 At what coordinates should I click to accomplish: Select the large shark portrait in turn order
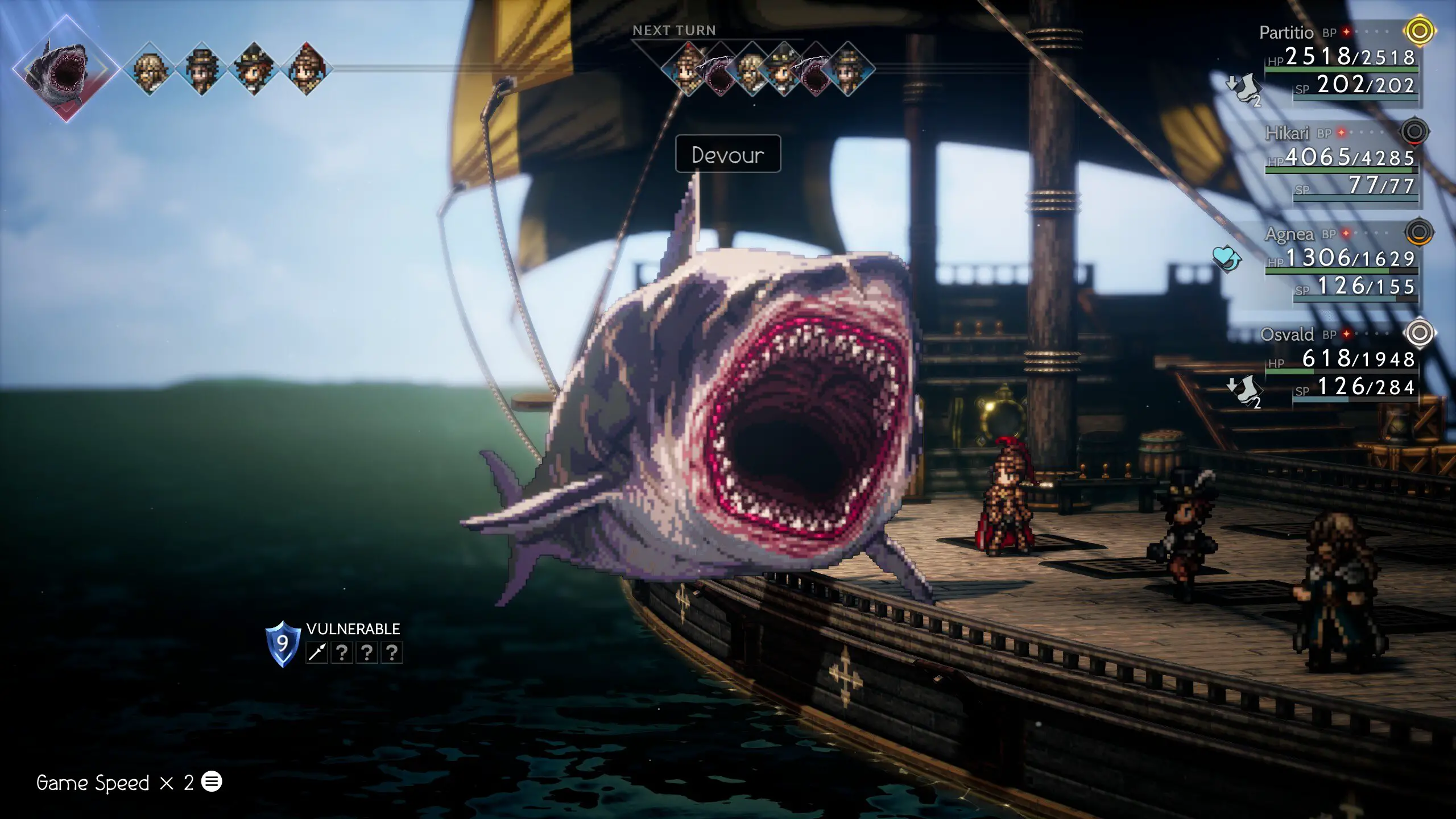click(x=66, y=69)
